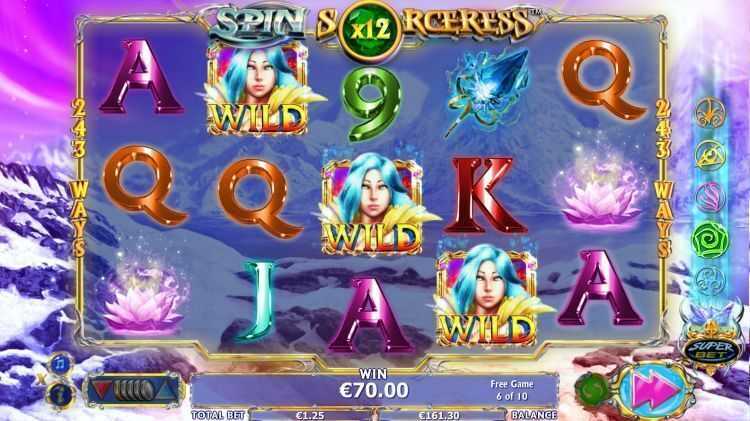Click the spin fast-forward button

click(648, 388)
